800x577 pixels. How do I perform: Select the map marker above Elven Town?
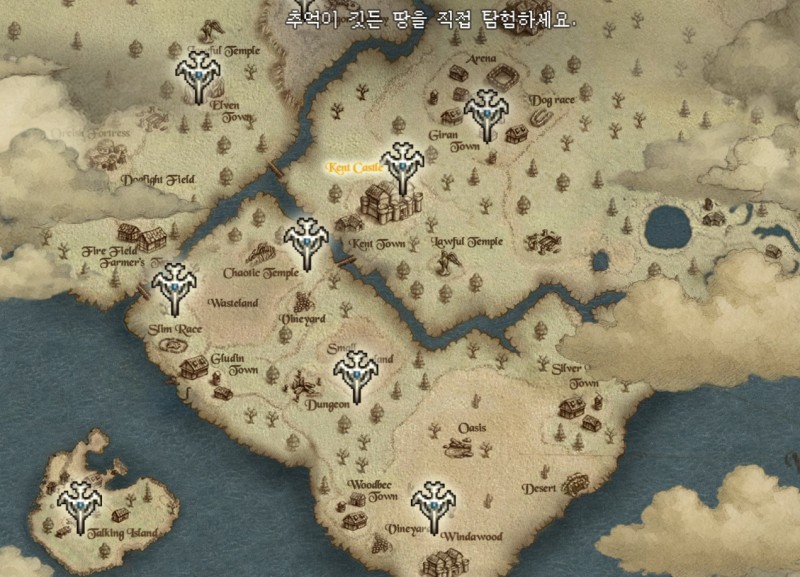tap(200, 75)
